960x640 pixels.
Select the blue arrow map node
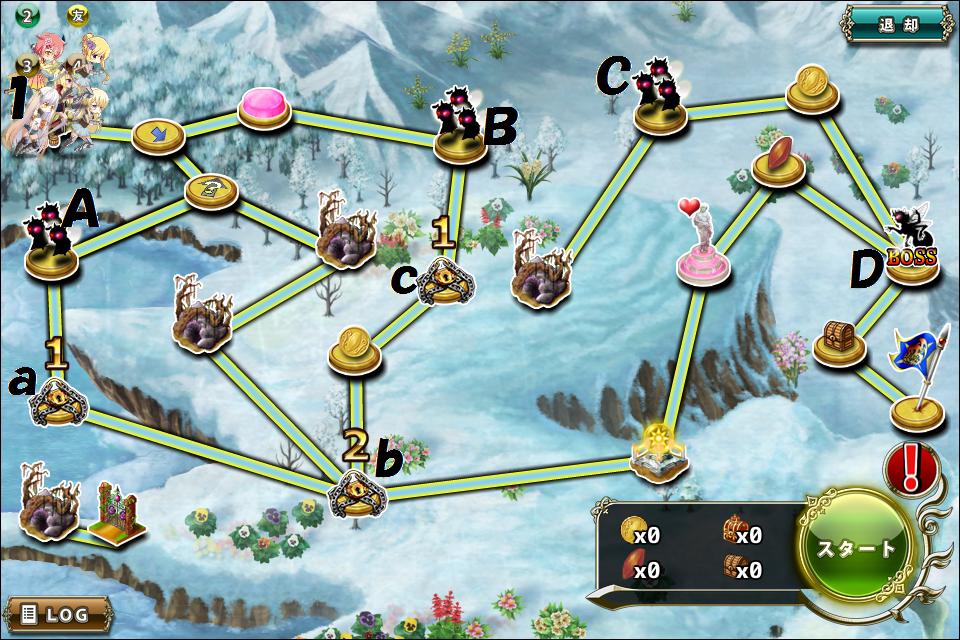point(158,134)
